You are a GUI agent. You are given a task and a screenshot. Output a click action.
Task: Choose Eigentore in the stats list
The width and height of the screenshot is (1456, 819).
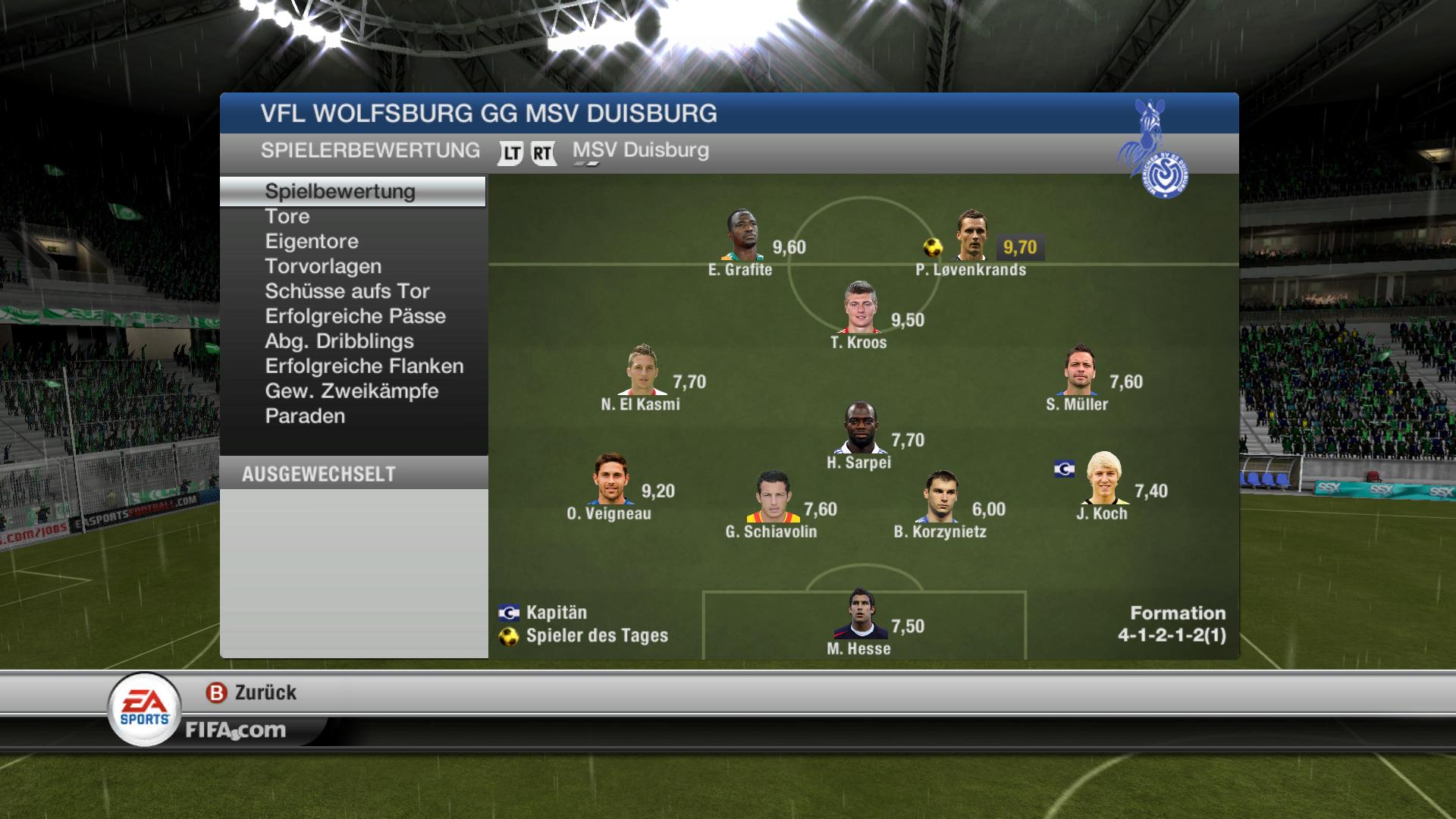coord(312,242)
